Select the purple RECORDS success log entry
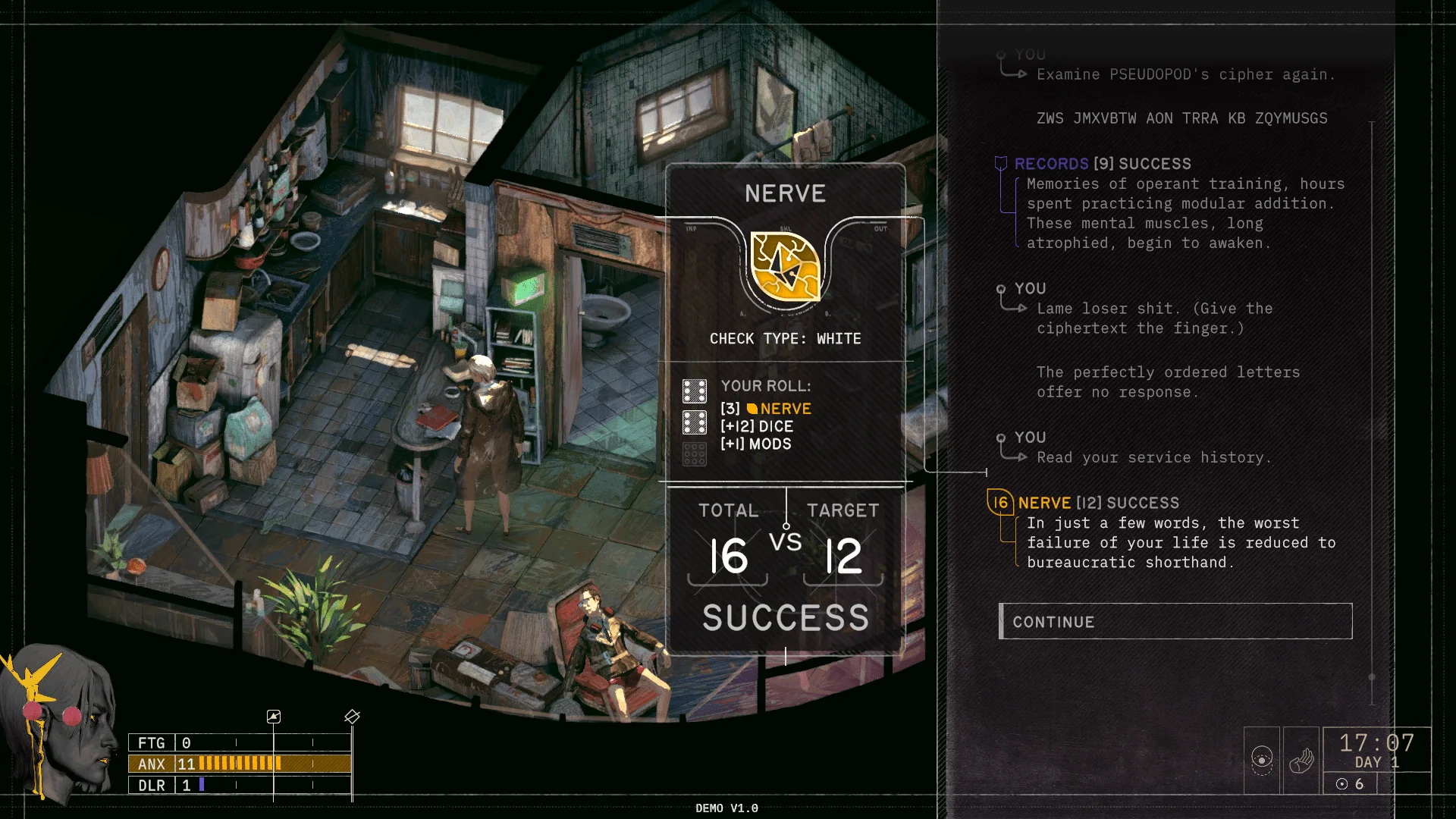Screen dimensions: 1456x819 [x=1103, y=164]
